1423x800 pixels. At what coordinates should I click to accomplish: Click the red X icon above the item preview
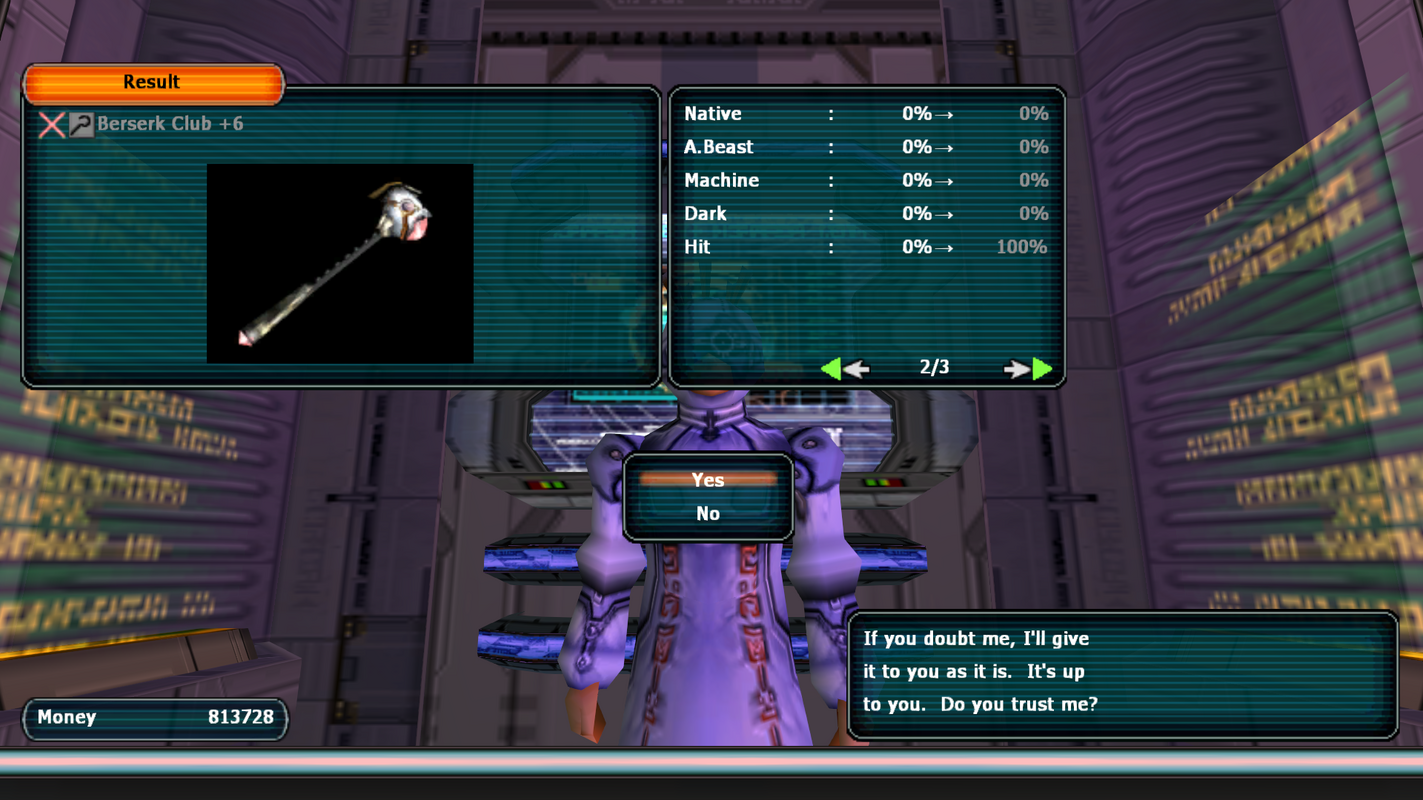point(53,125)
